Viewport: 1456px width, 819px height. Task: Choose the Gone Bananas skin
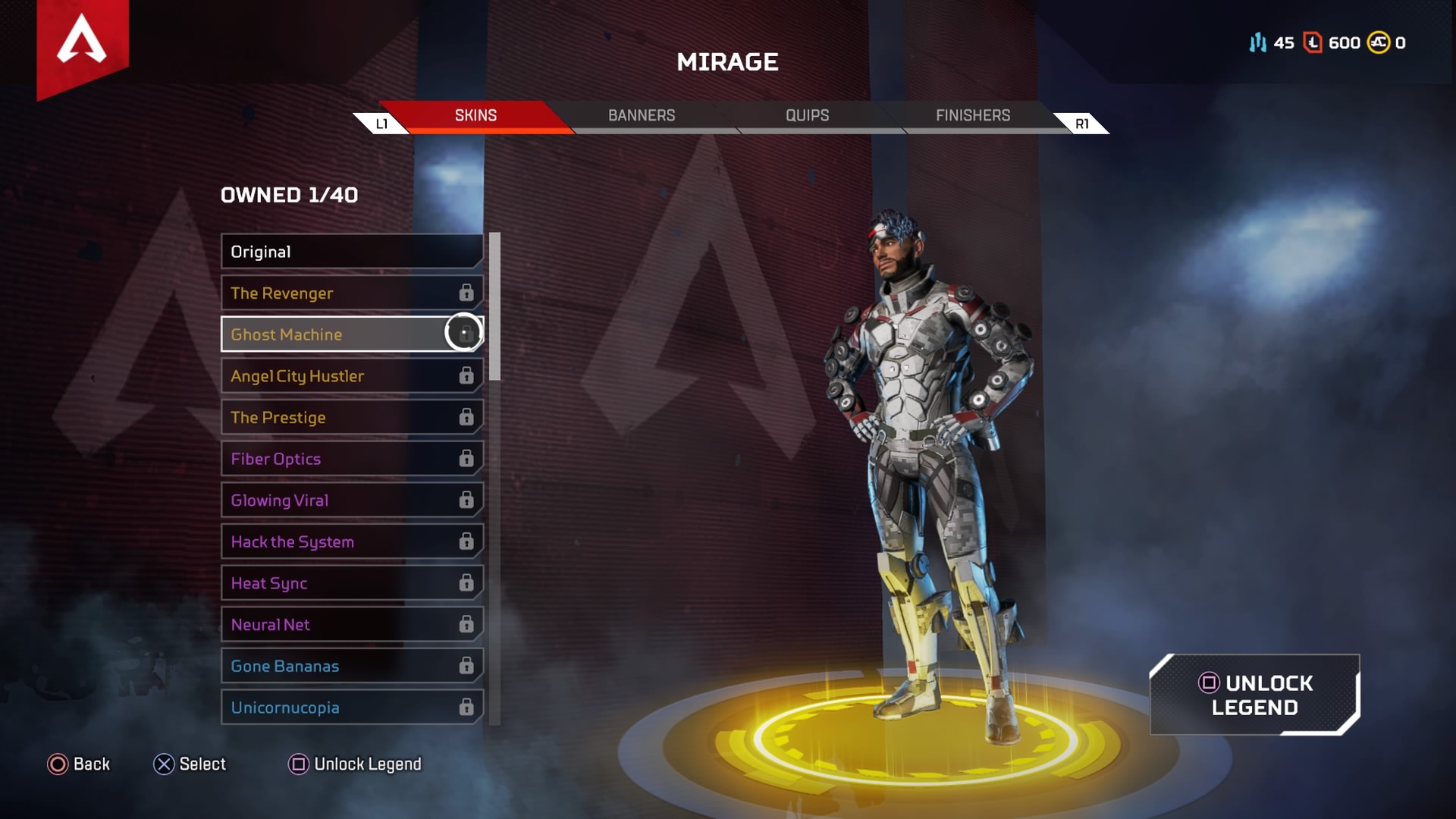tap(351, 667)
